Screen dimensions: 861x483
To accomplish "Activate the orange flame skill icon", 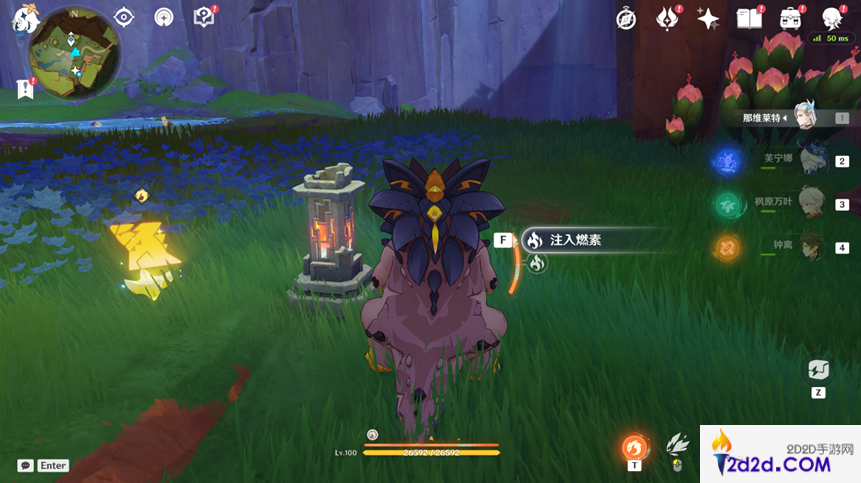I will (x=634, y=447).
